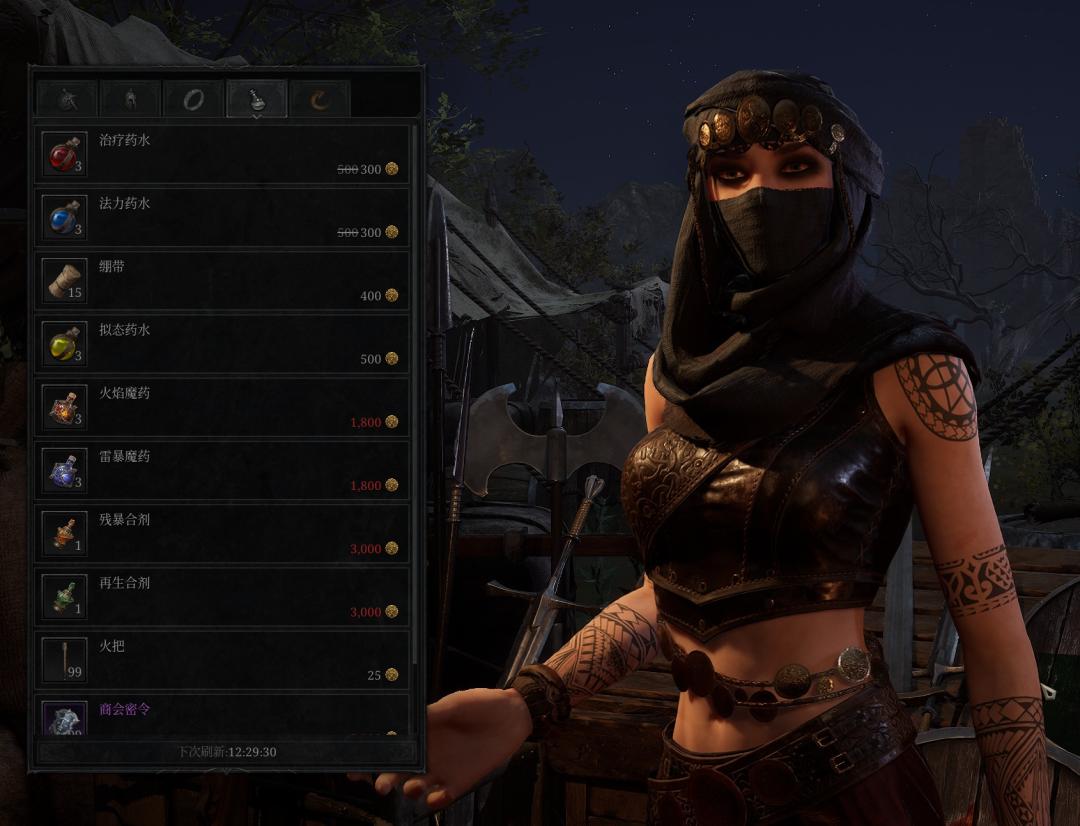
Task: Choose the 残暴合剂 mixture listing
Action: [x=222, y=533]
